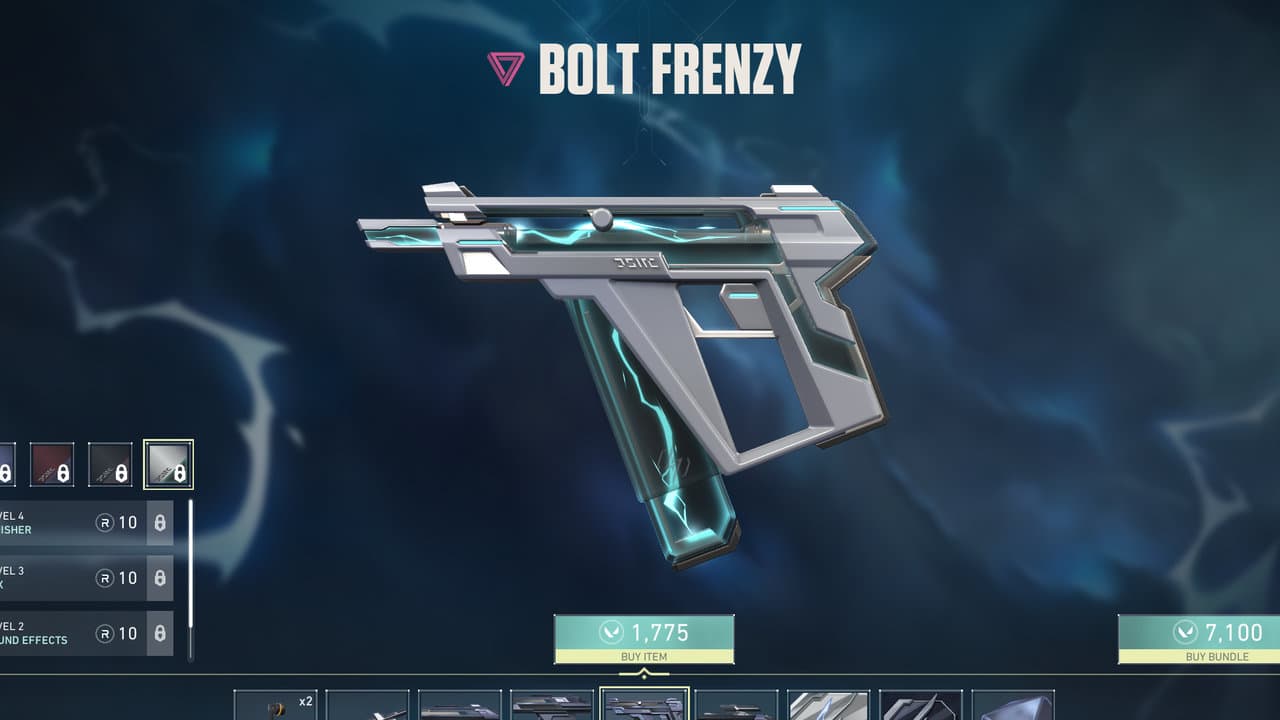1280x720 pixels.
Task: Select the Level 2 Sound Effects upgrade
Action: (85, 633)
